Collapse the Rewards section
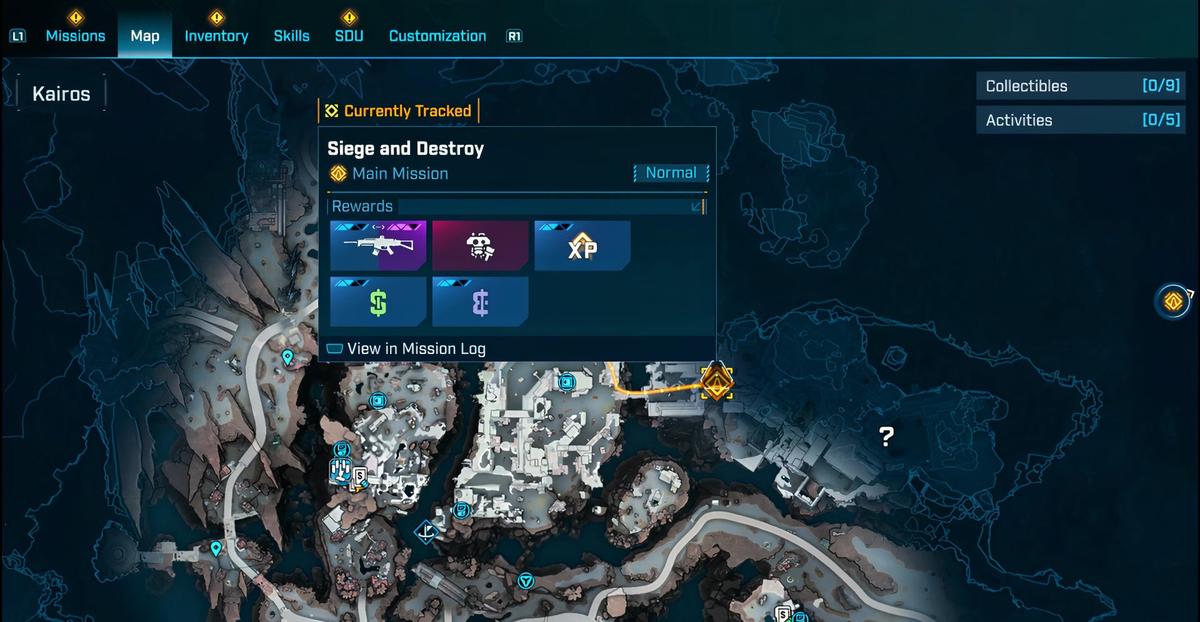The width and height of the screenshot is (1200, 622). (x=697, y=207)
